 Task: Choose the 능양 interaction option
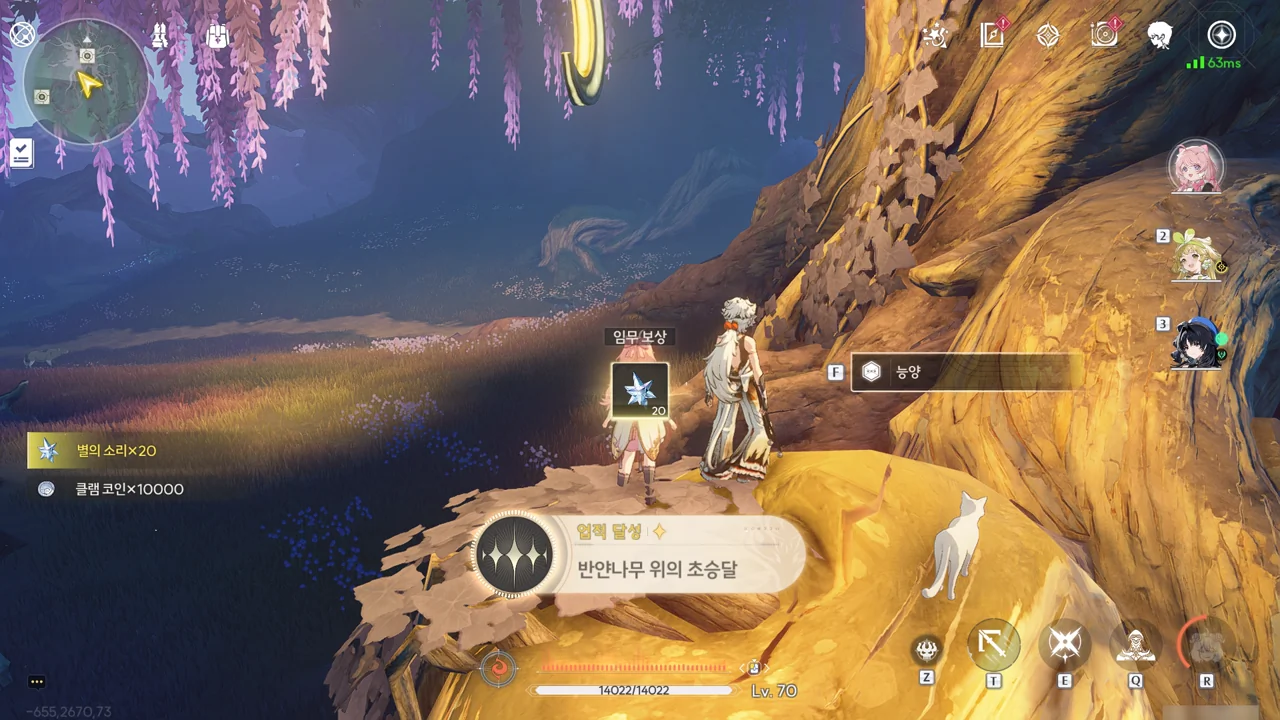965,372
